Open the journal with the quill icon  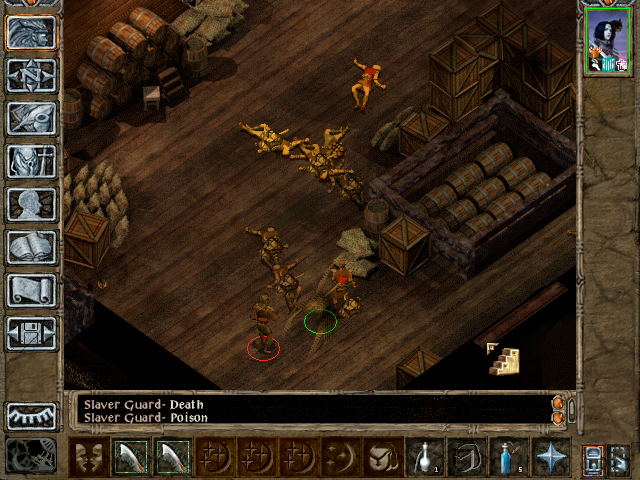[32, 118]
